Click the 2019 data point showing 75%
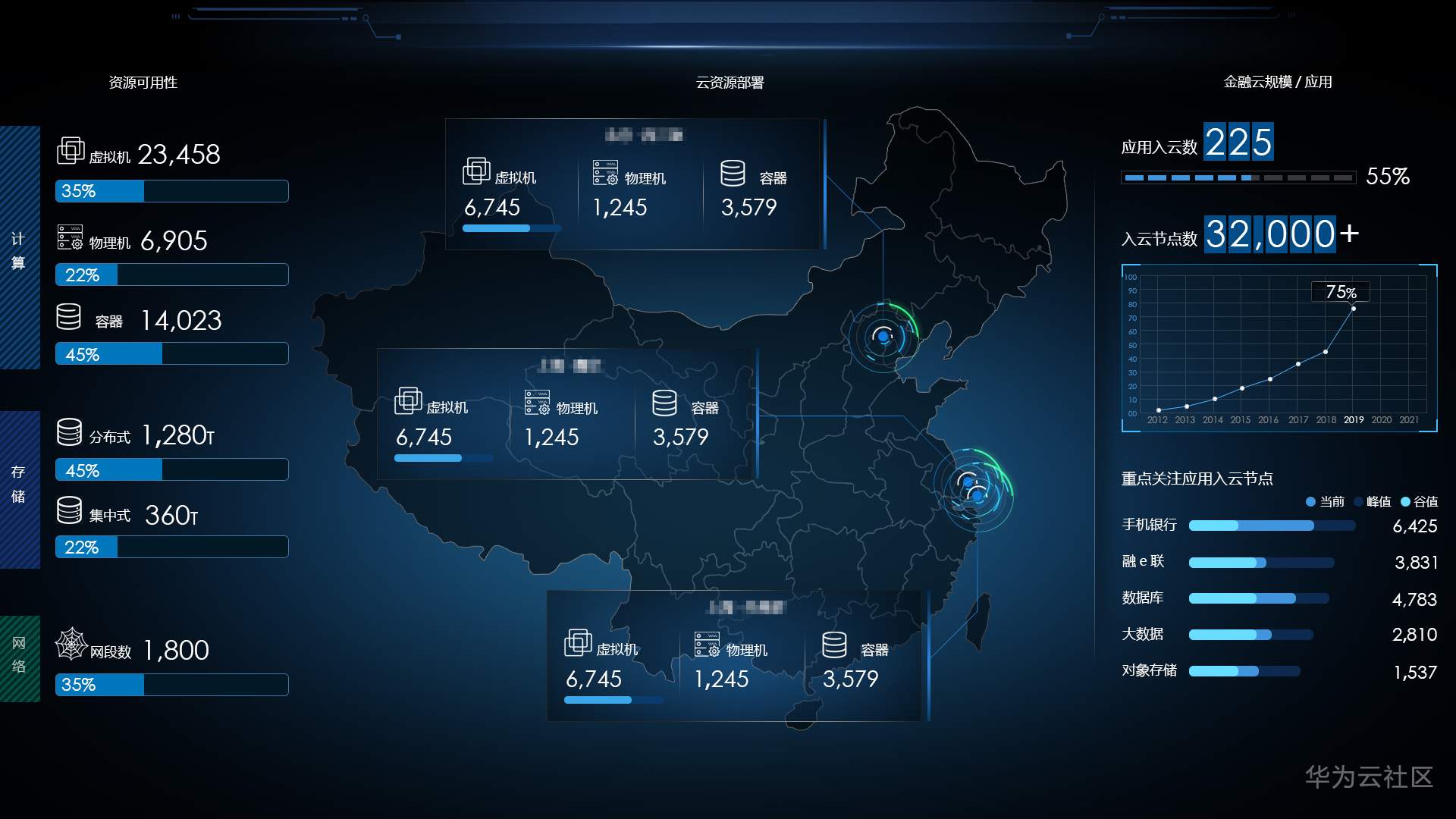The image size is (1456, 819). point(1354,309)
